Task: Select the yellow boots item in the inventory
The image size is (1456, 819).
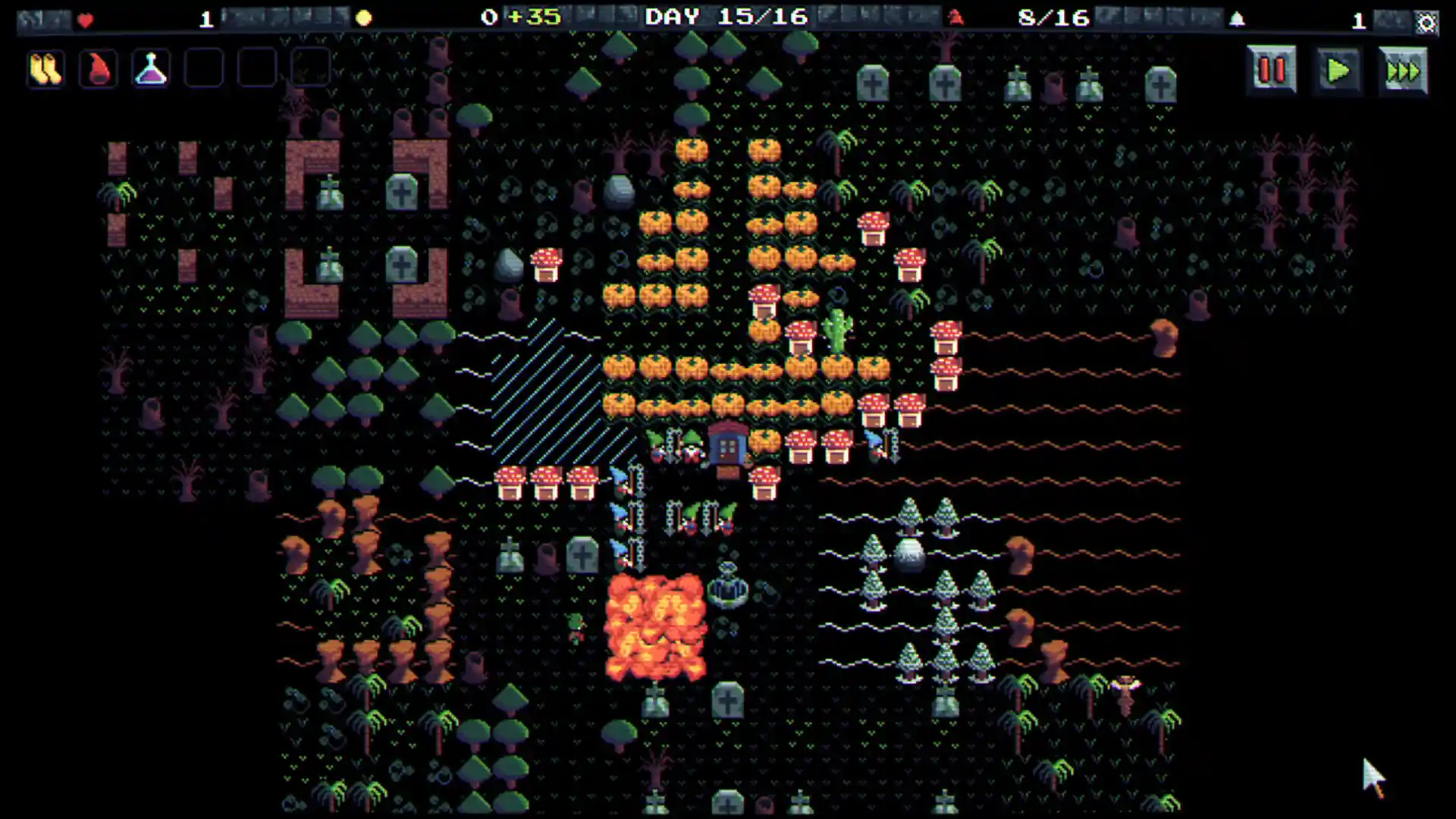Action: click(x=45, y=67)
